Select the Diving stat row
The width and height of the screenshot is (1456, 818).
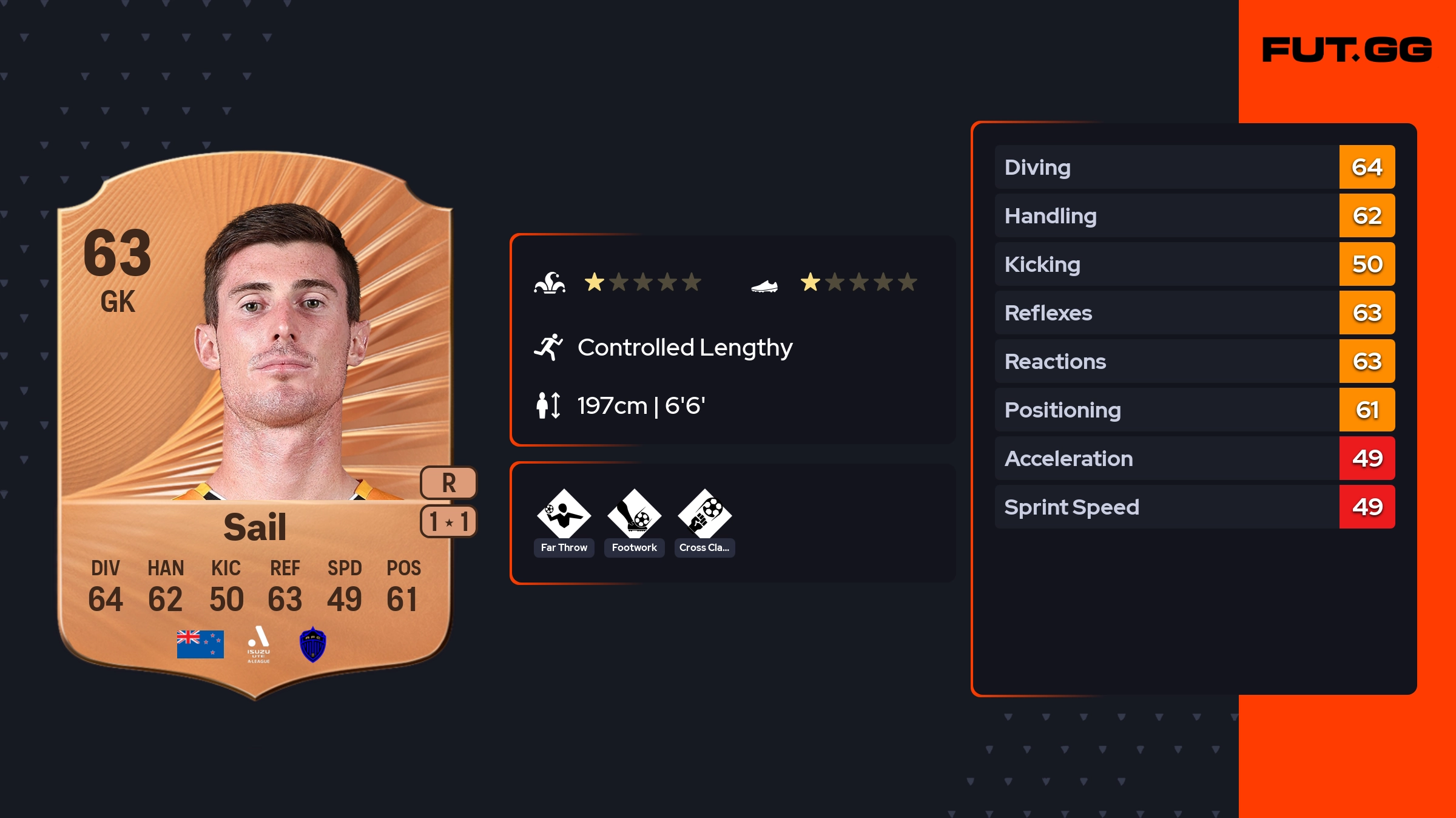[1194, 167]
